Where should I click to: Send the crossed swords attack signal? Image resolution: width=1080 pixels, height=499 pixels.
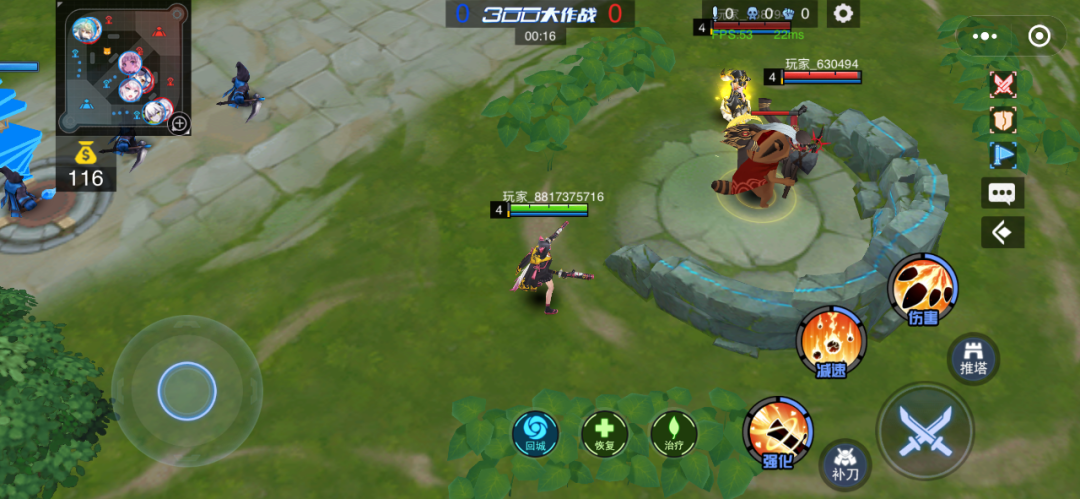pyautogui.click(x=1003, y=84)
